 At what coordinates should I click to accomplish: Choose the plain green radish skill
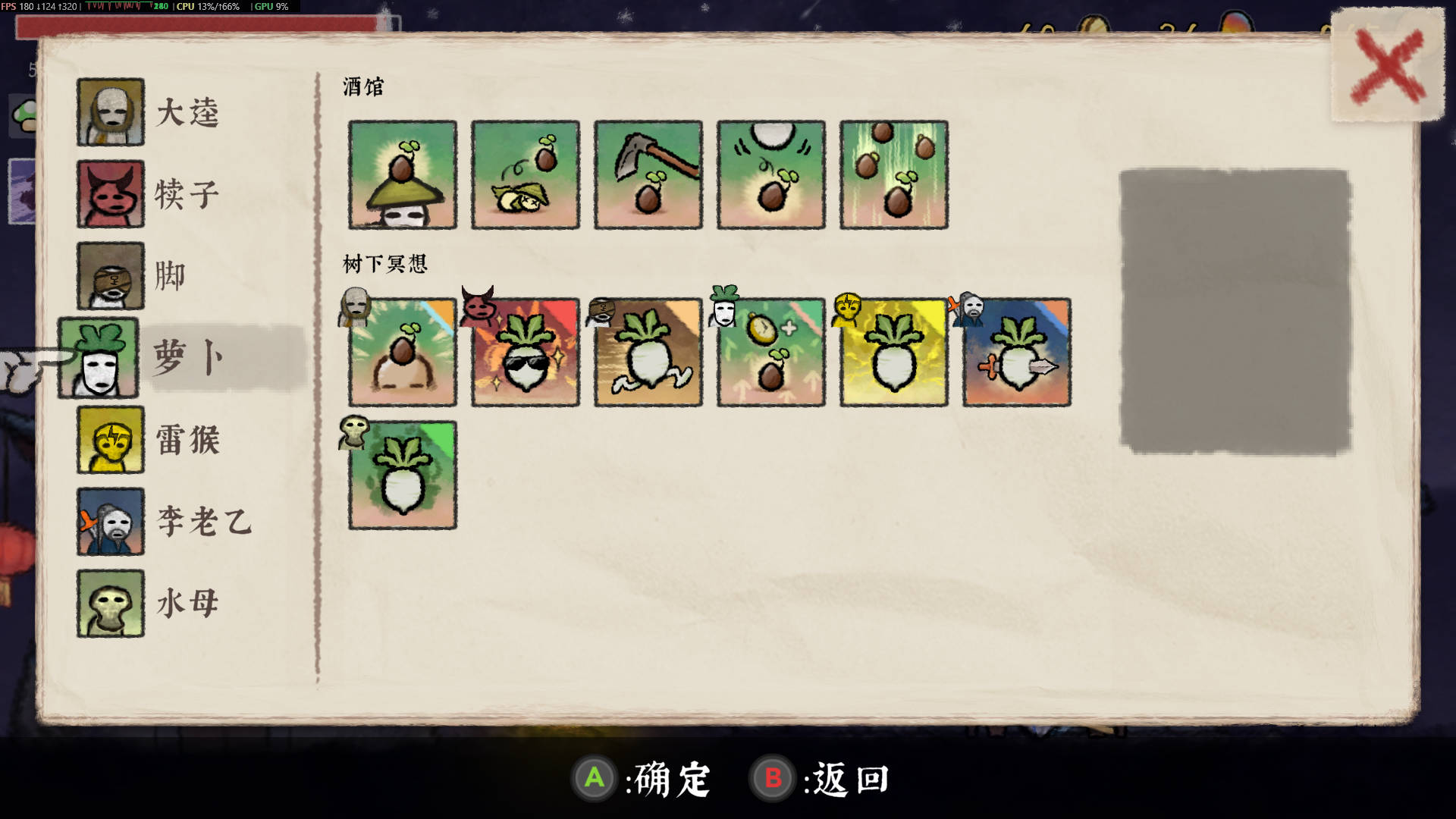coord(403,475)
